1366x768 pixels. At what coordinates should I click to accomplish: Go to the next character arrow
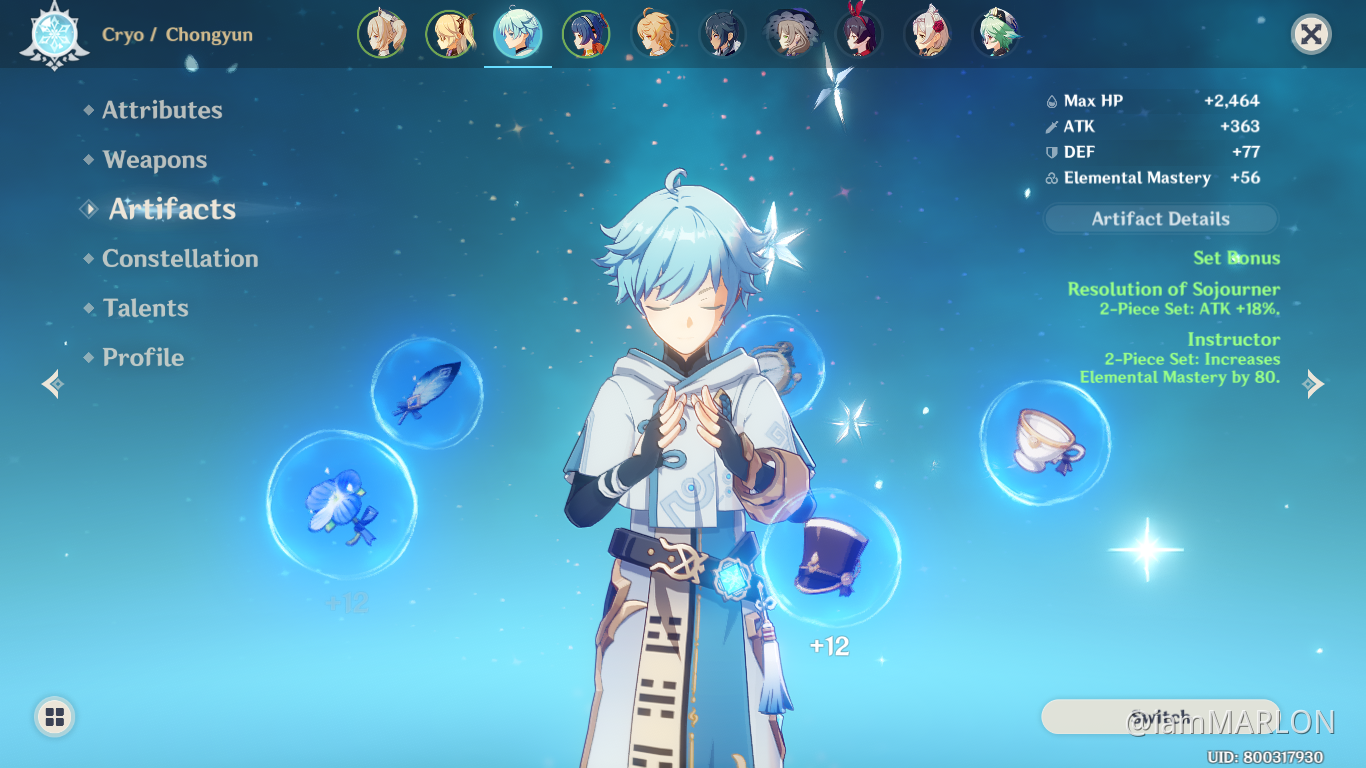tap(1314, 384)
